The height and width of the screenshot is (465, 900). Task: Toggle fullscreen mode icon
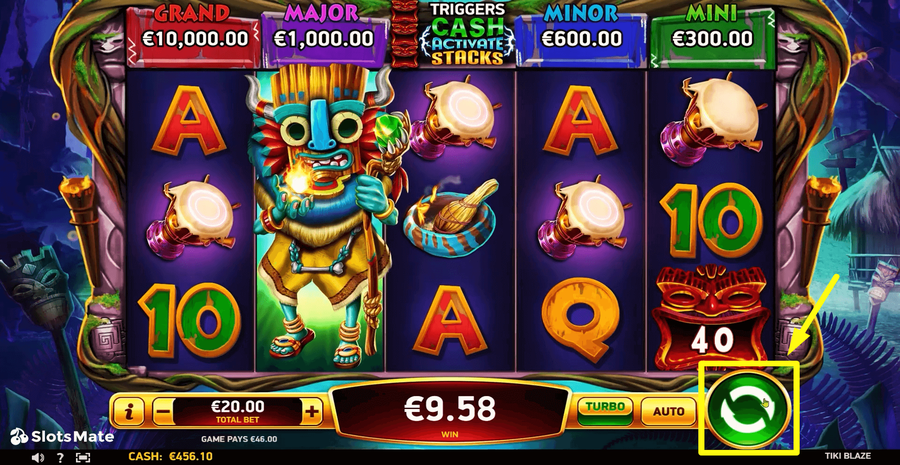point(83,457)
